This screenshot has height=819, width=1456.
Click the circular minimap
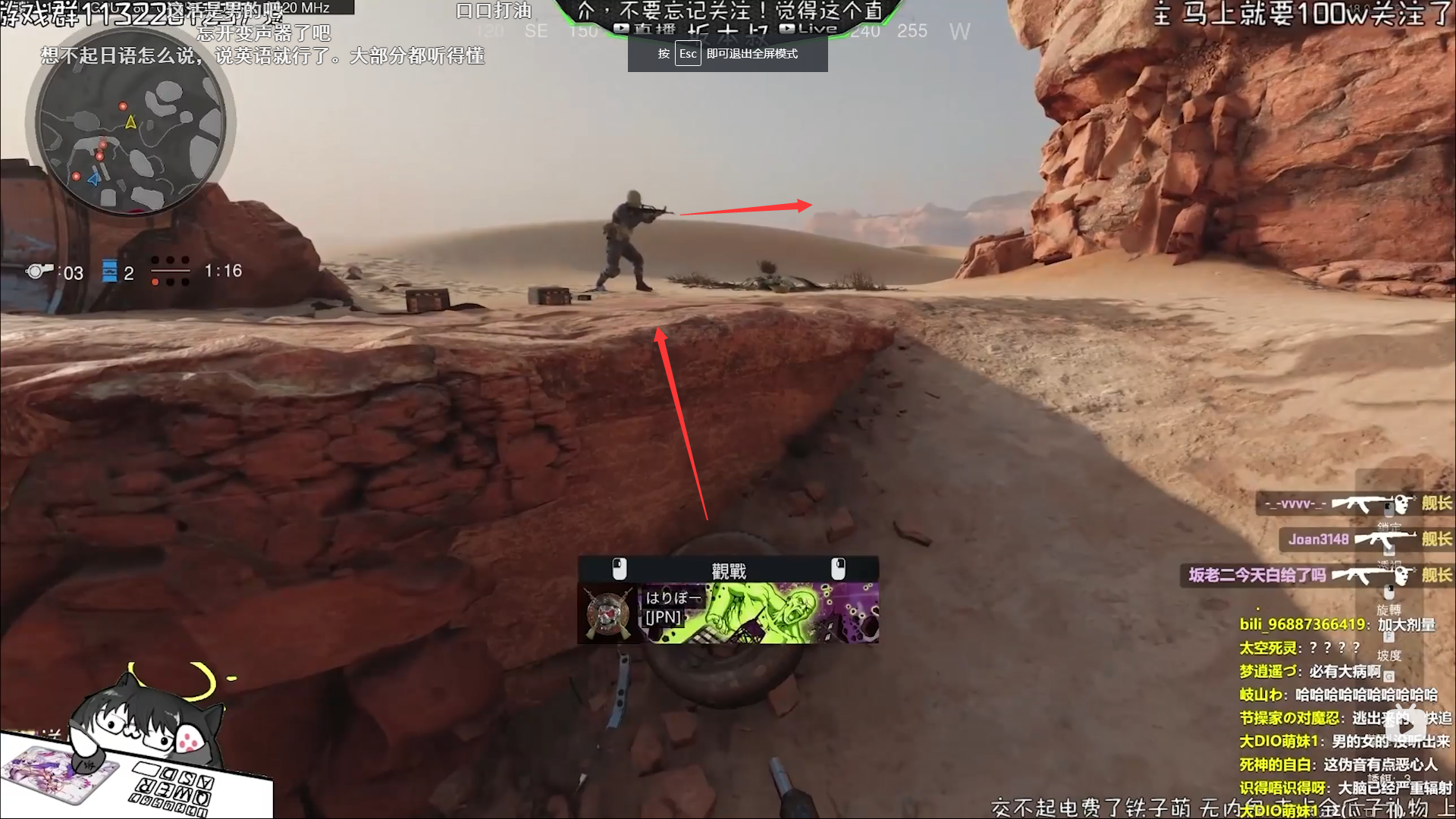point(130,121)
